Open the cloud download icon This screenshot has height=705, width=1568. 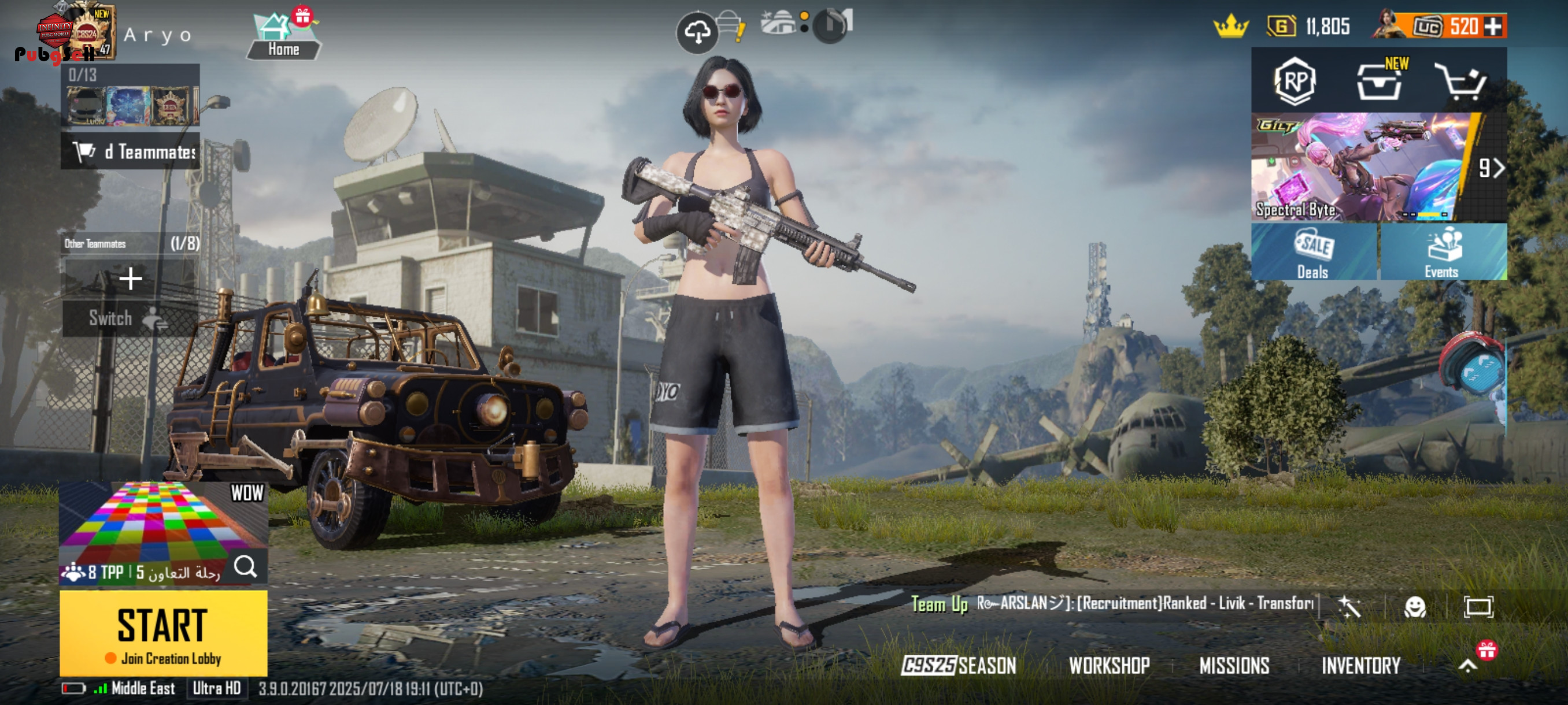[697, 31]
